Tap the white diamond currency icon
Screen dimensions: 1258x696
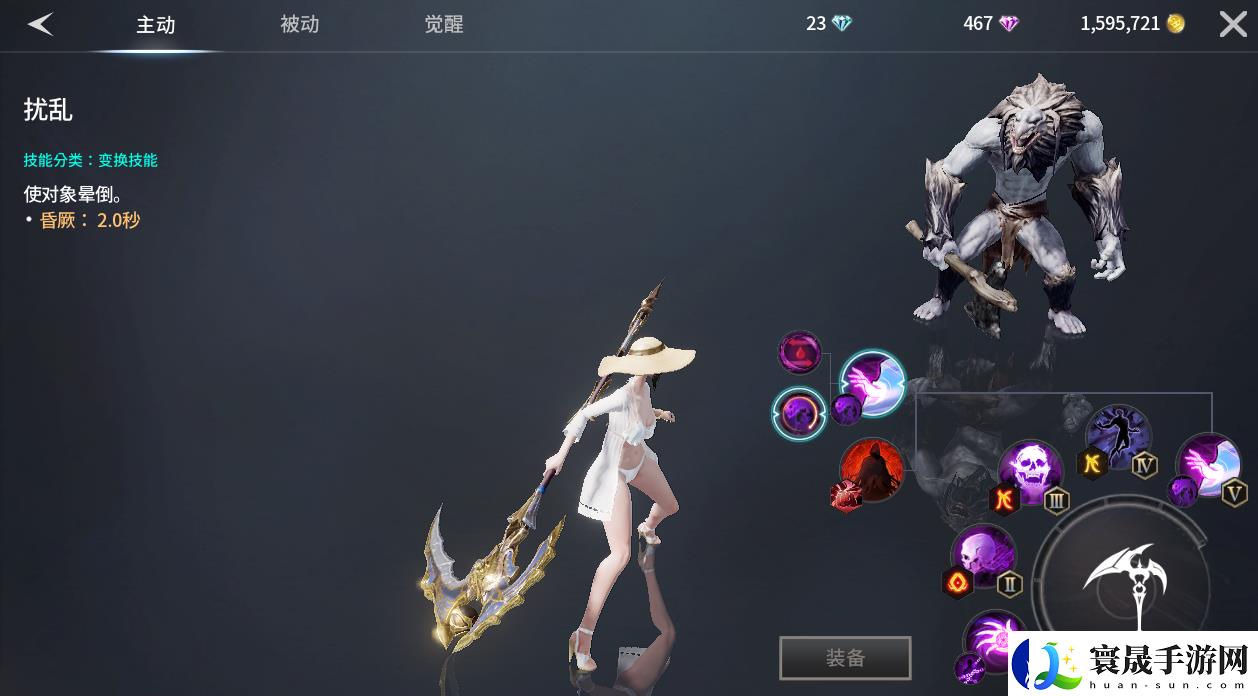point(842,24)
